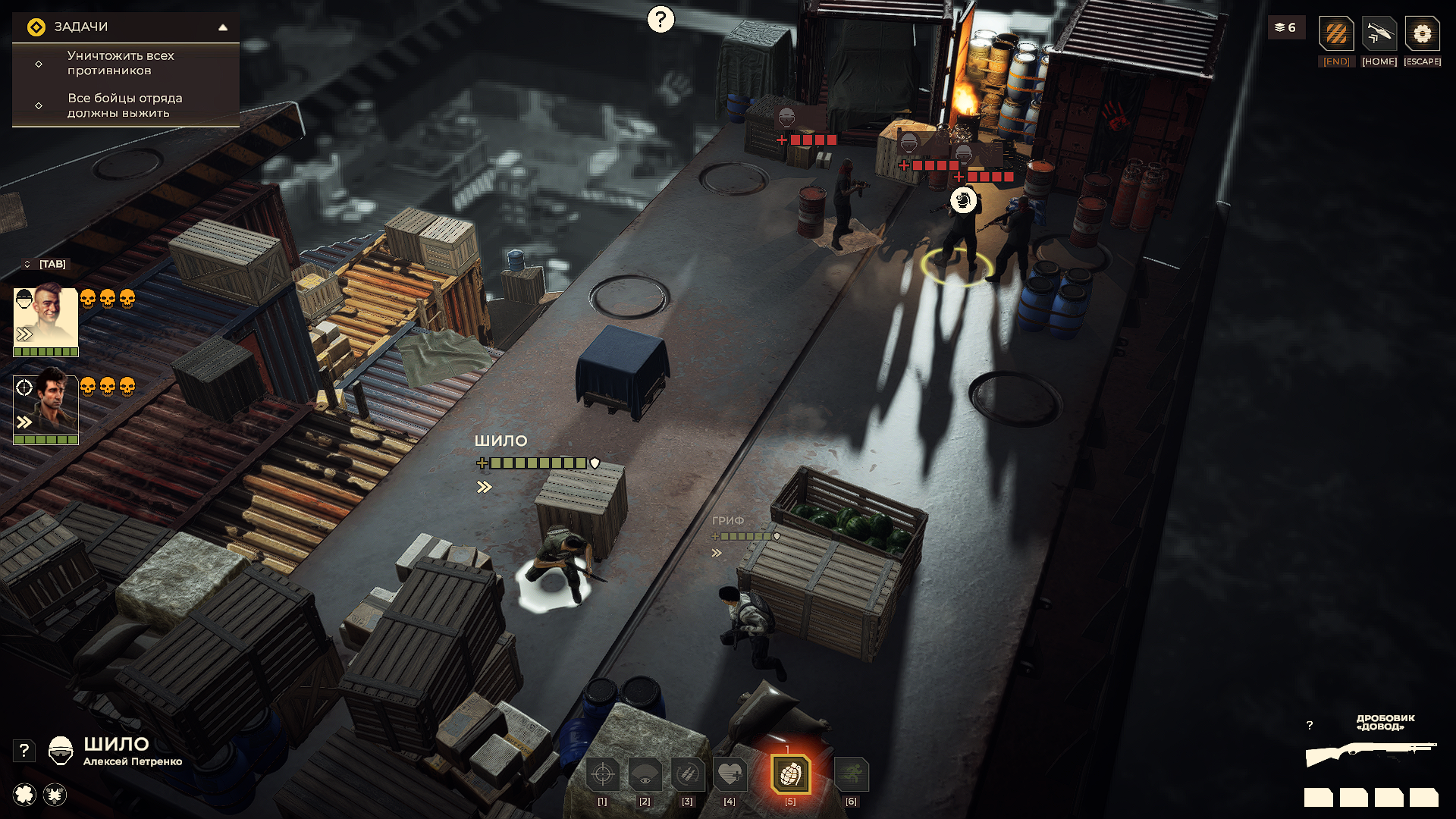Select the grenade ability
The image size is (1456, 819).
coord(790,774)
